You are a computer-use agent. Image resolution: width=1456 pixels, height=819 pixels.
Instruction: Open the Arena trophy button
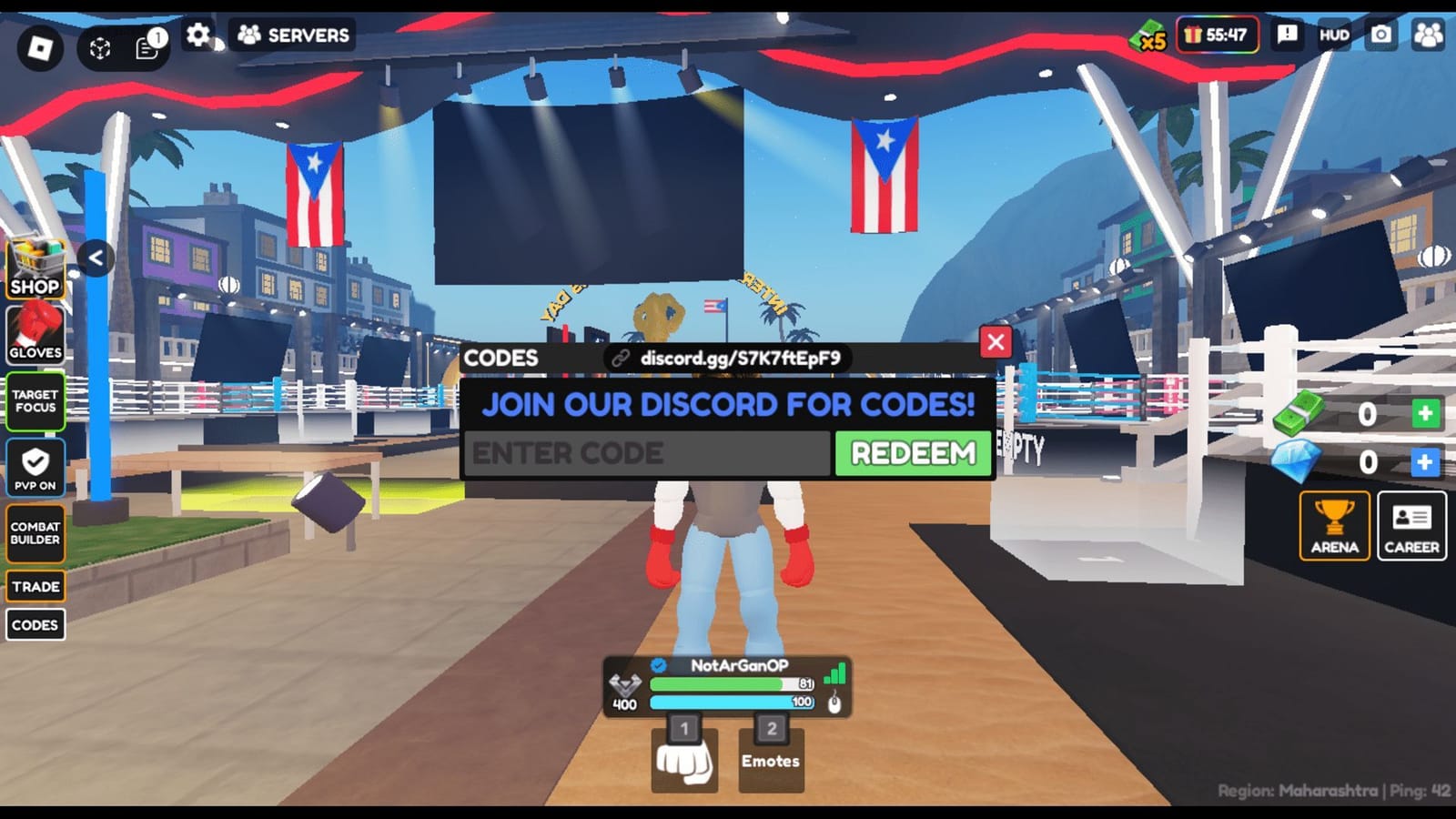(x=1335, y=526)
